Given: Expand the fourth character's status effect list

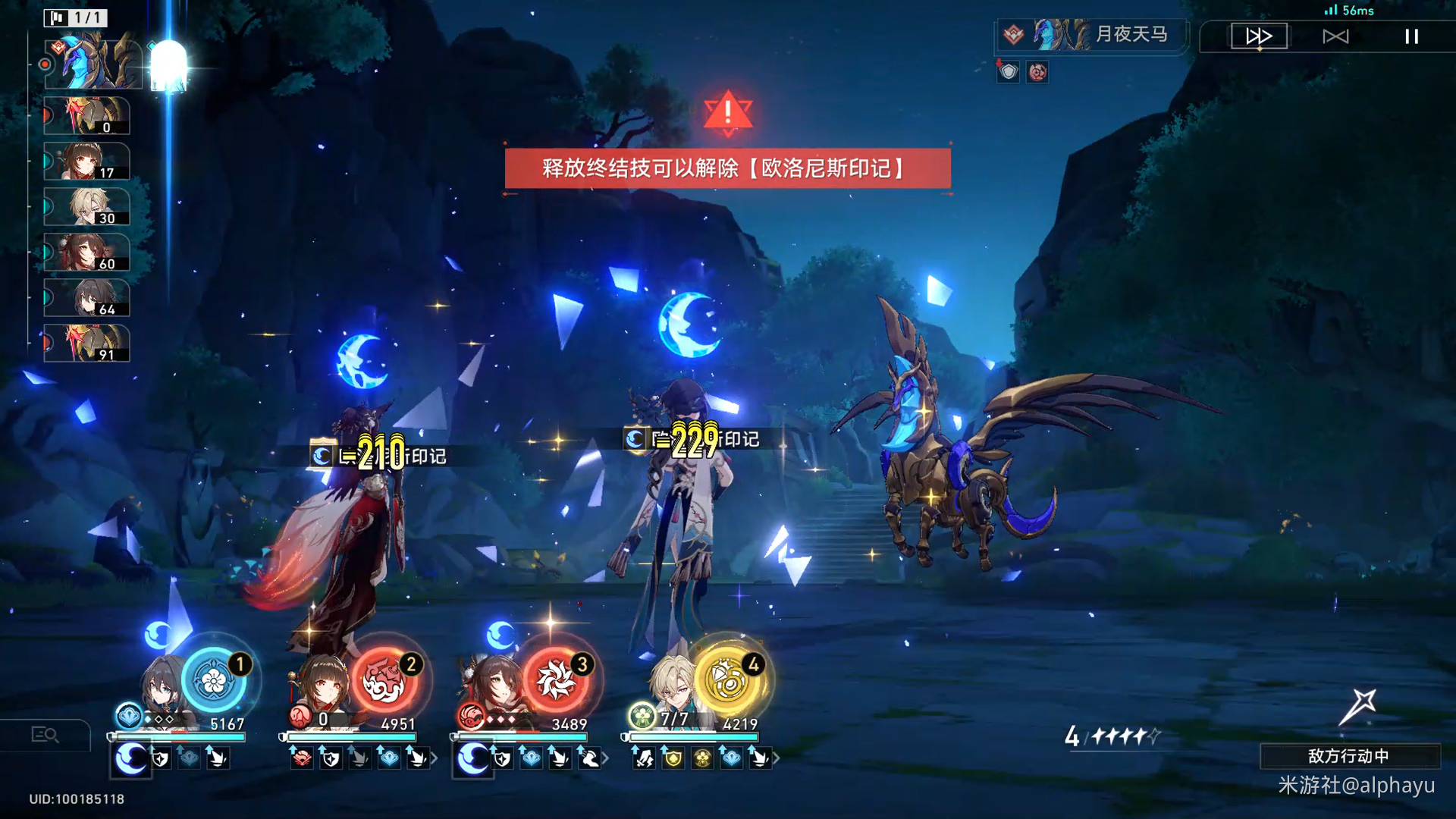Looking at the screenshot, I should click(776, 758).
